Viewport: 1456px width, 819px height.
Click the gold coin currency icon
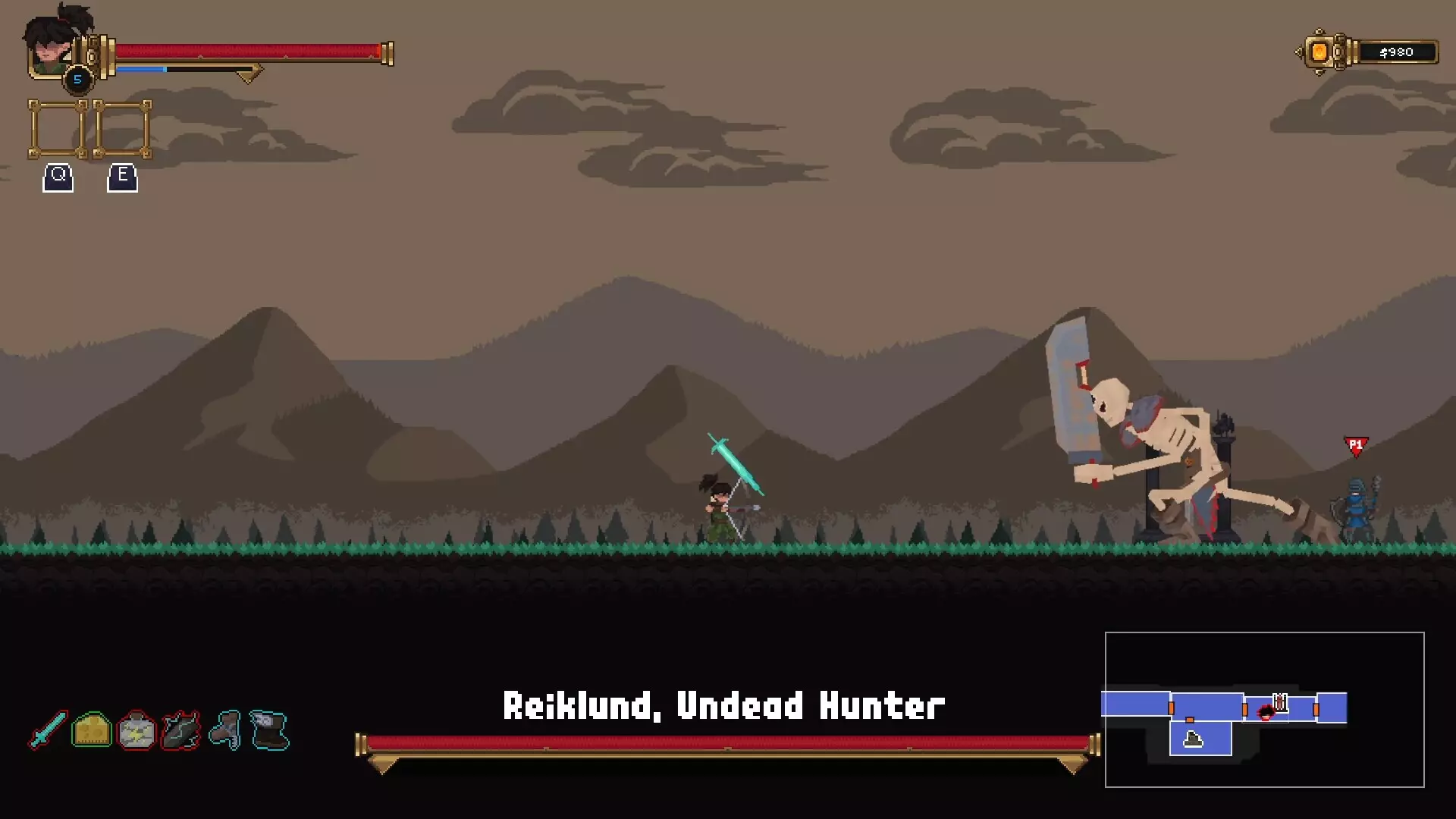pyautogui.click(x=1319, y=52)
